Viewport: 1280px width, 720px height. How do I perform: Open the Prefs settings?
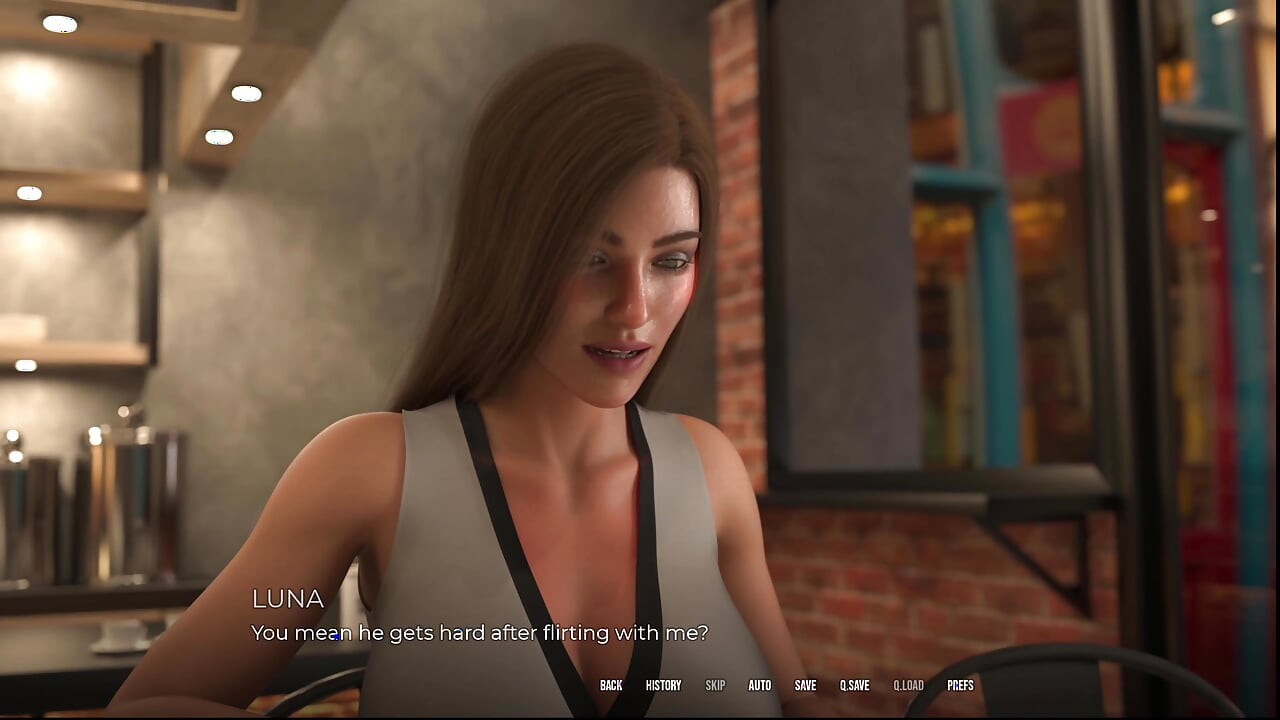960,686
